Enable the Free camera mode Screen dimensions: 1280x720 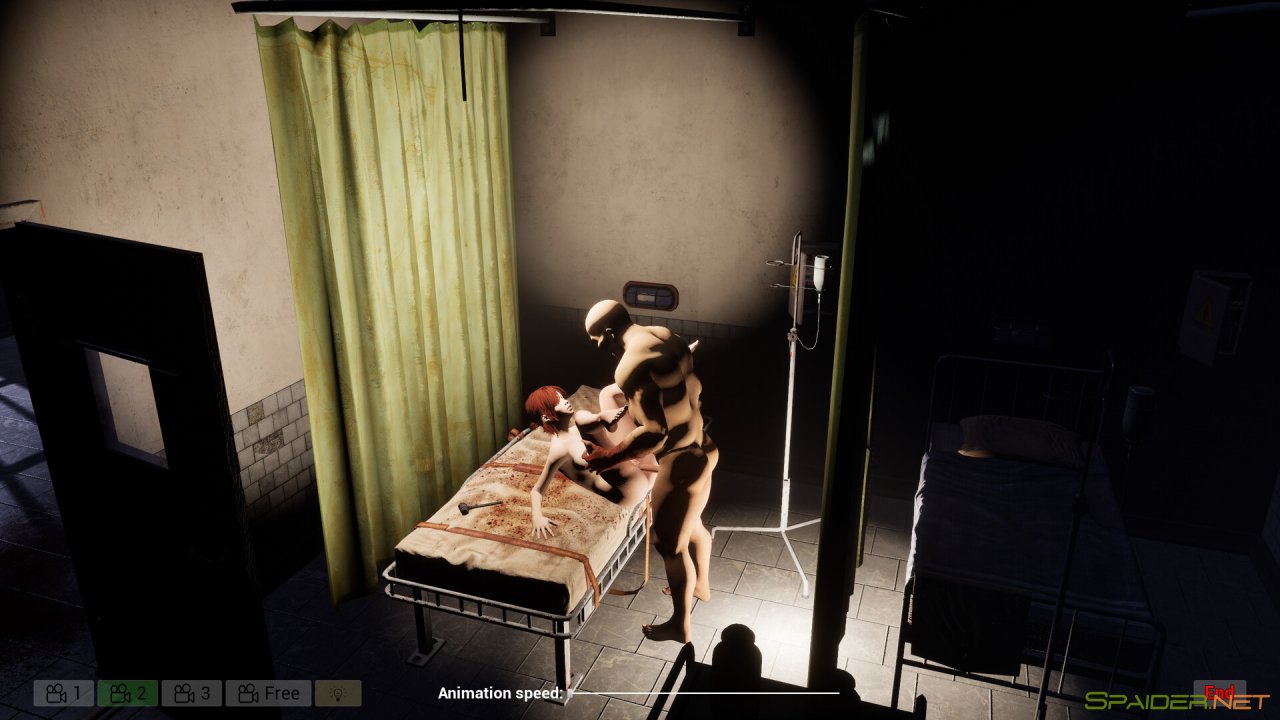tap(268, 693)
